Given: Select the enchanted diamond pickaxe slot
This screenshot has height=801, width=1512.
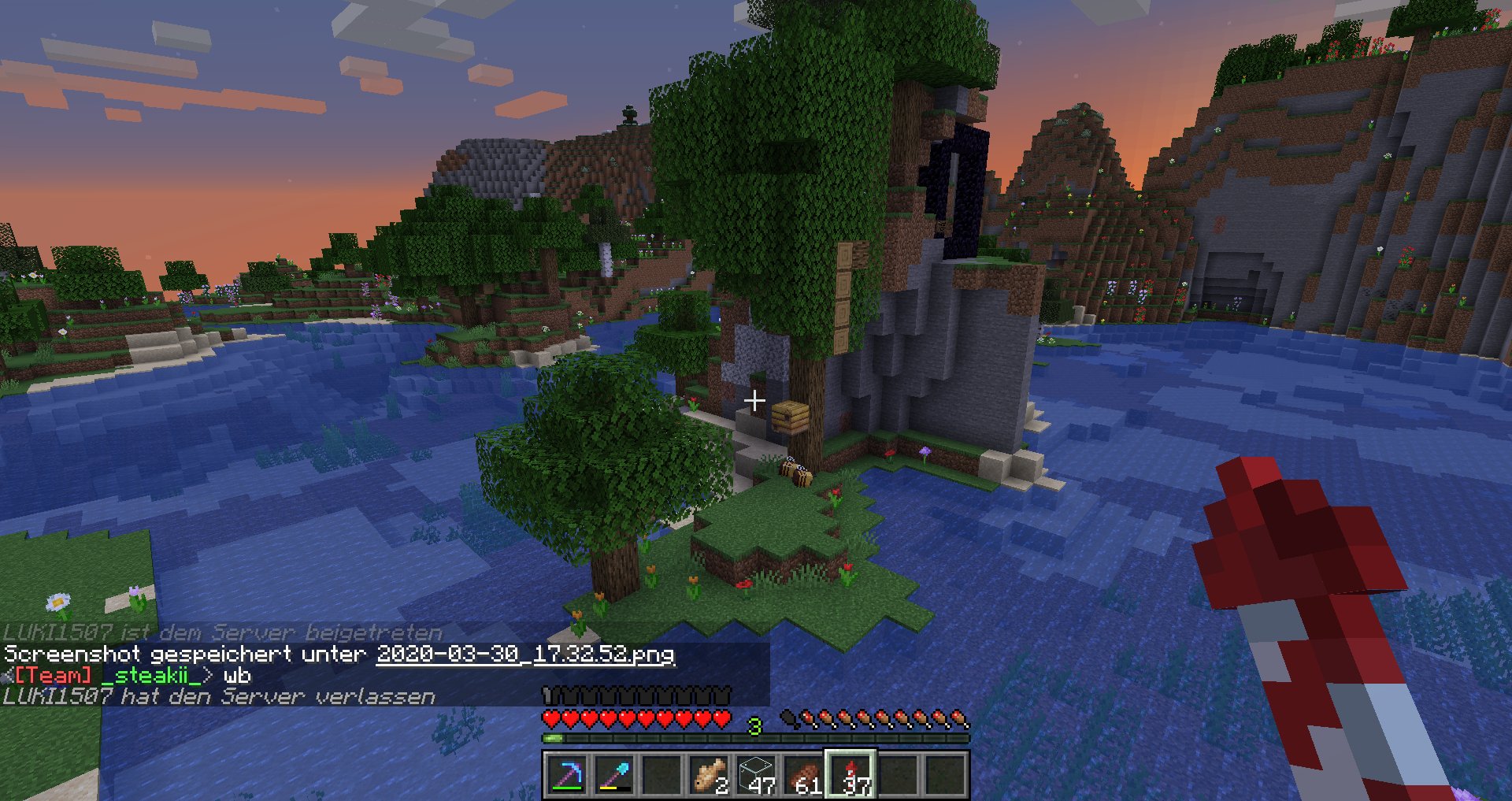Looking at the screenshot, I should pyautogui.click(x=566, y=775).
